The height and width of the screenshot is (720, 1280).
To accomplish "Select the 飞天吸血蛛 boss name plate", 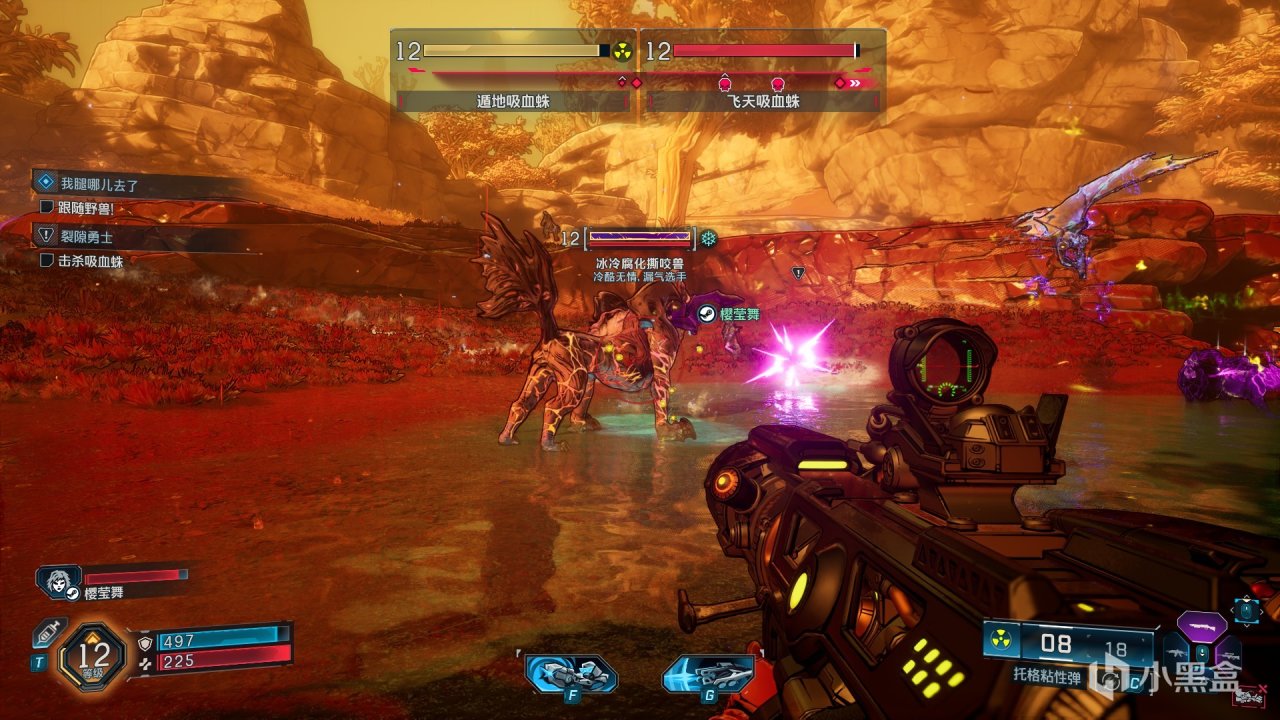I will tap(763, 101).
